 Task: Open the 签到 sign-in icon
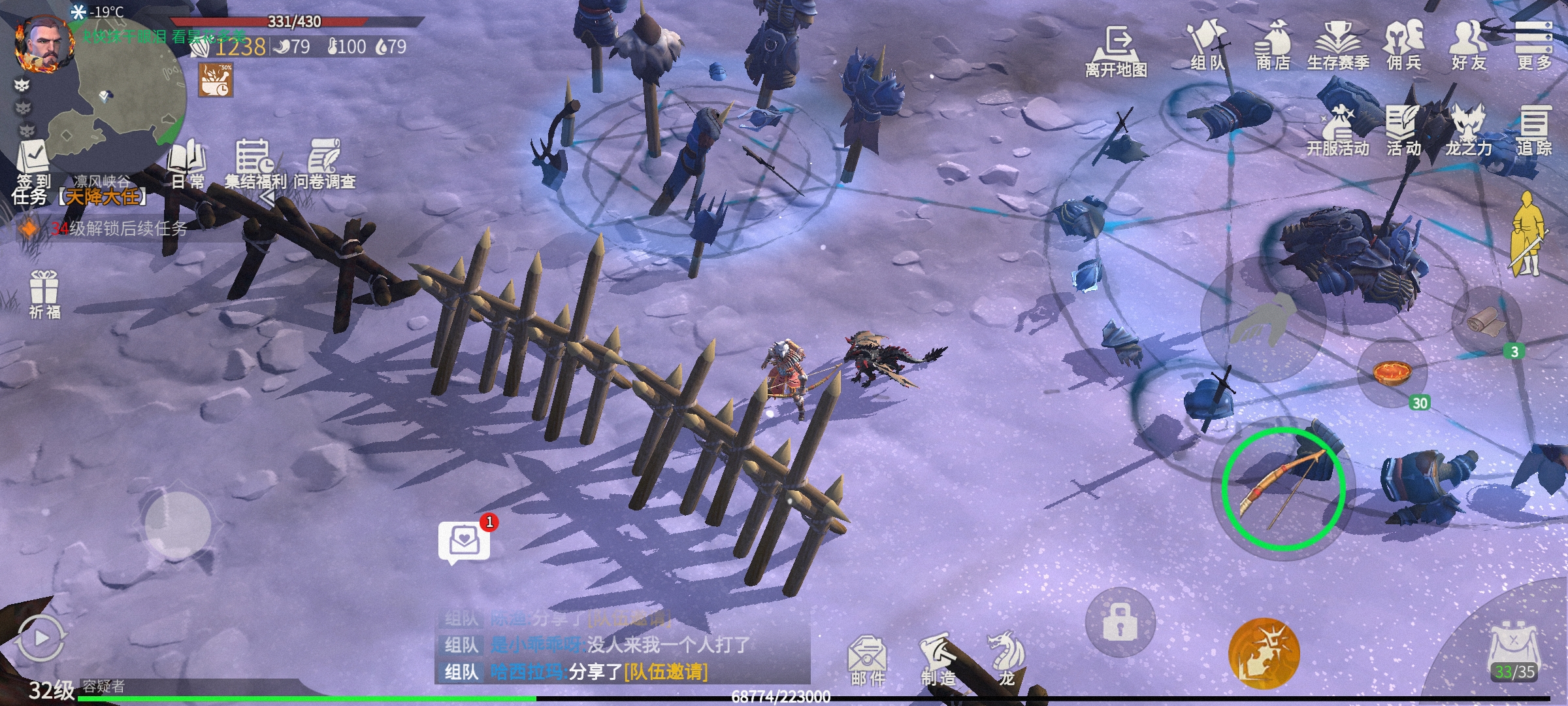pyautogui.click(x=33, y=163)
